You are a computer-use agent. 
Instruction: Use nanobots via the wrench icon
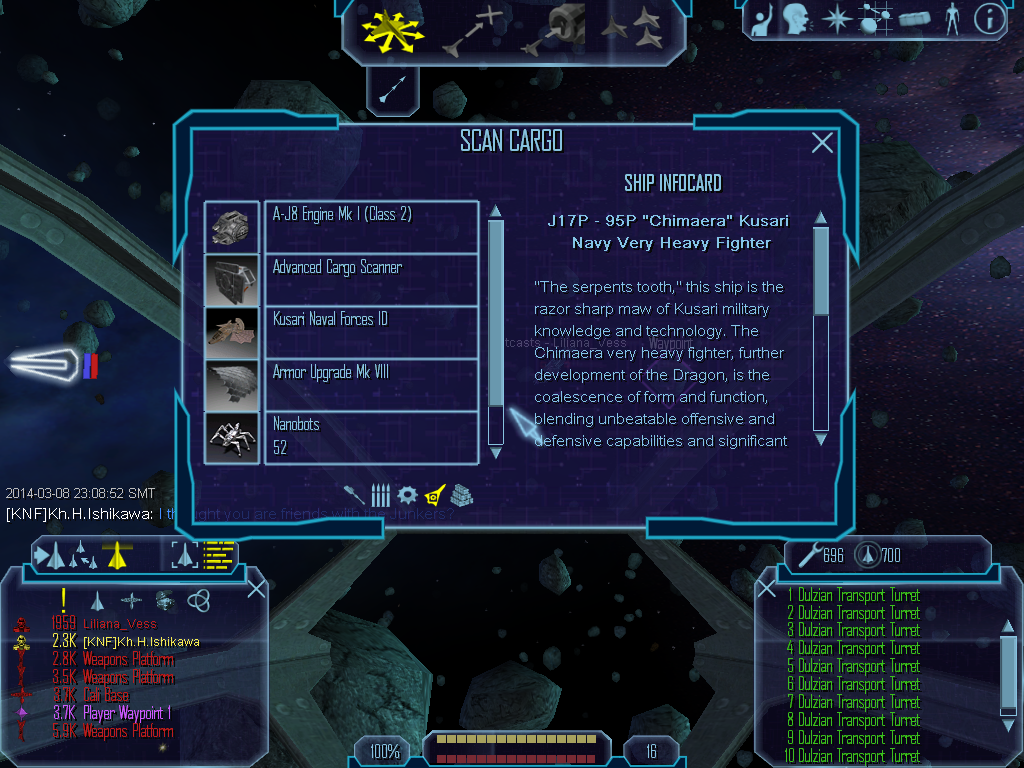pyautogui.click(x=807, y=555)
